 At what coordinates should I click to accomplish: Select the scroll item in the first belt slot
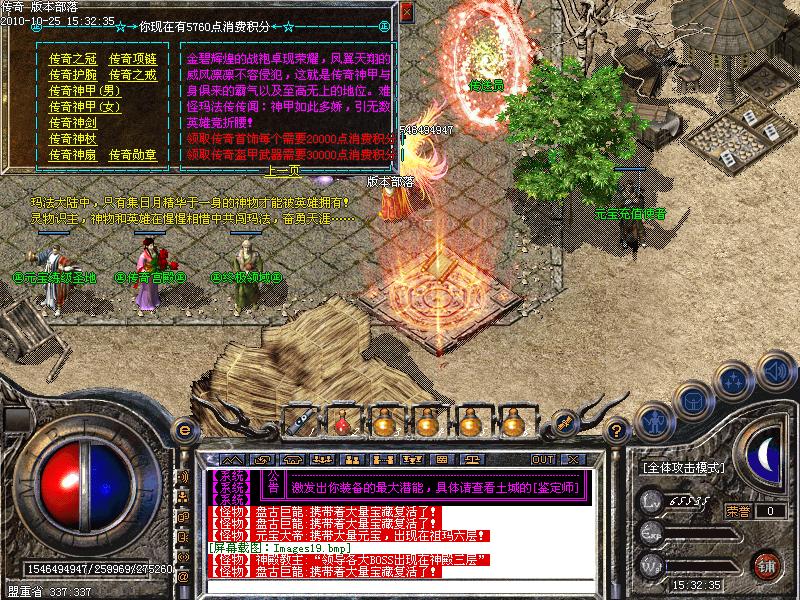click(x=298, y=423)
